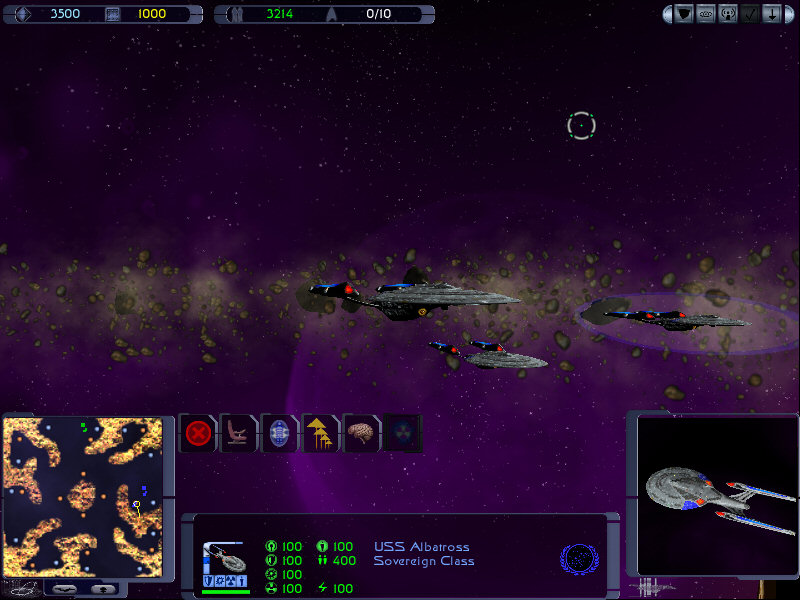Click the down arrow button in top bar

click(x=771, y=14)
